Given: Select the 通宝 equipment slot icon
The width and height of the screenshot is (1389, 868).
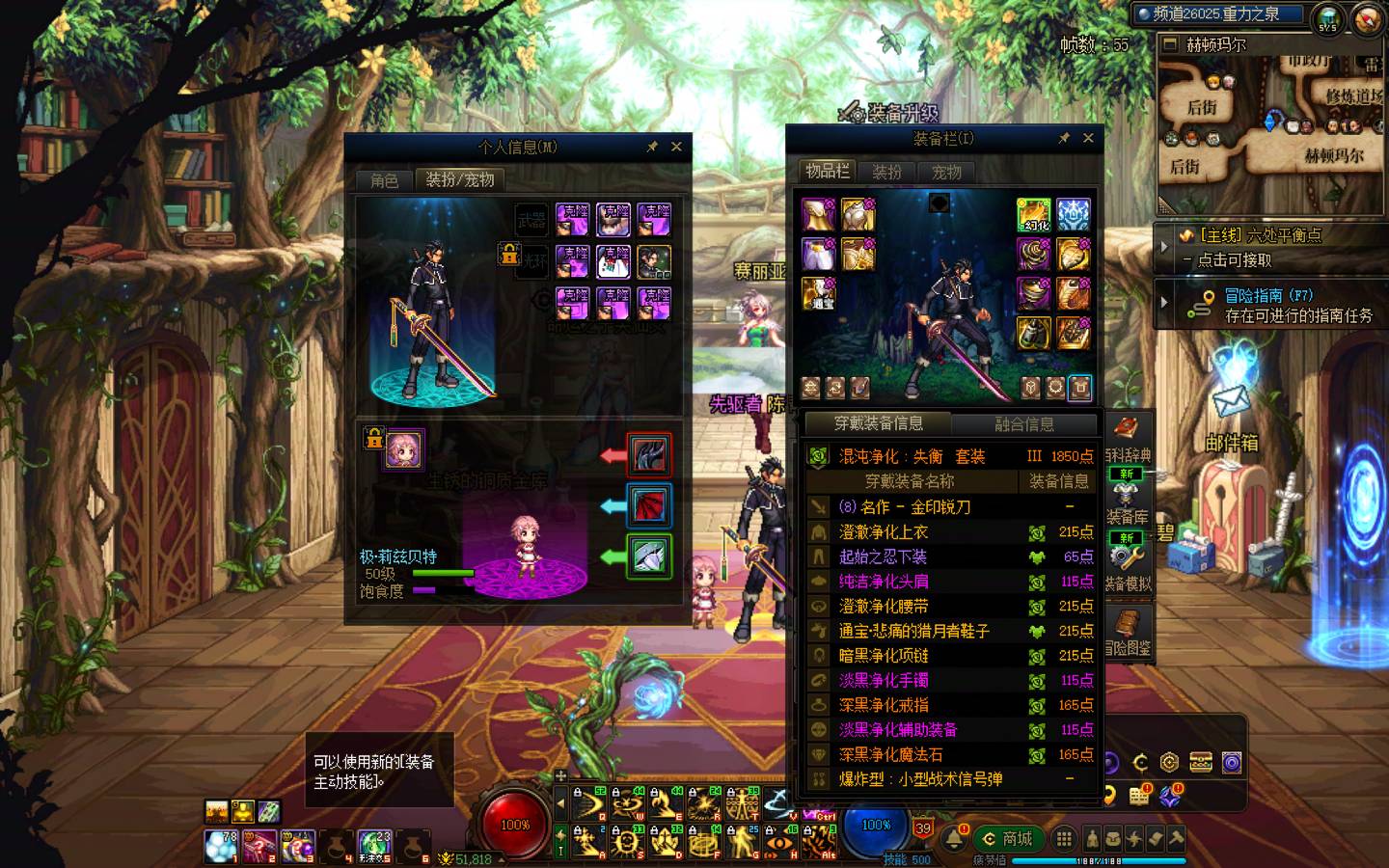Looking at the screenshot, I should point(819,294).
